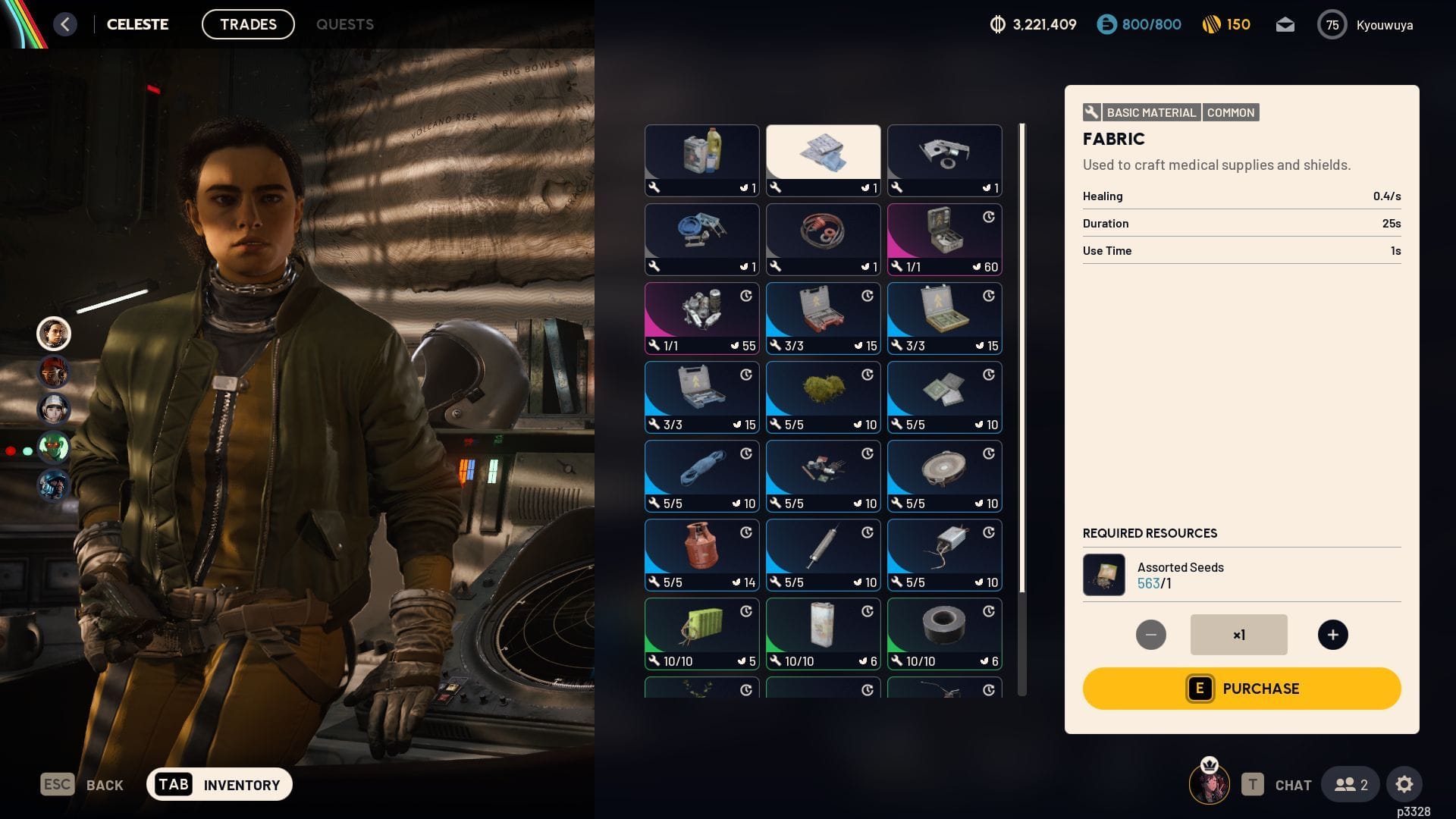Image resolution: width=1456 pixels, height=819 pixels.
Task: Select the top trader portrait in the list
Action: tap(54, 334)
